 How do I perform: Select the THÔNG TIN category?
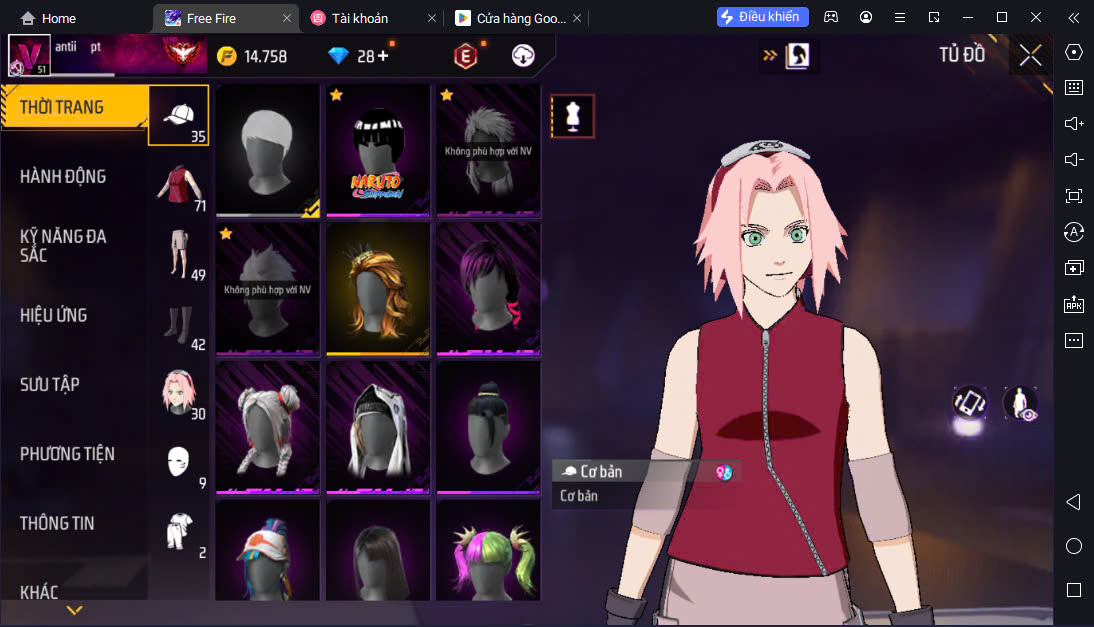[x=57, y=523]
